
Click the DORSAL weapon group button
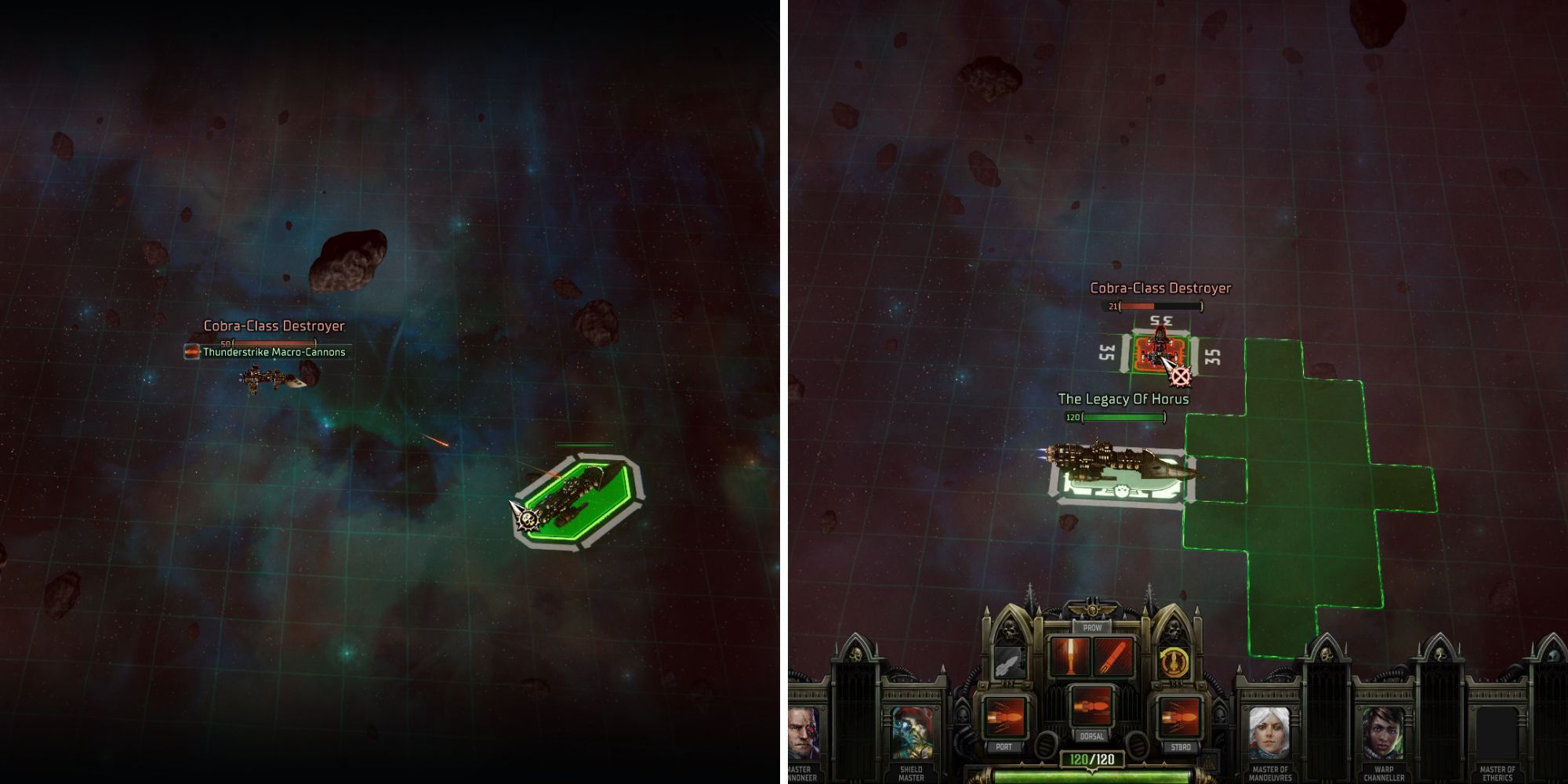click(1092, 737)
